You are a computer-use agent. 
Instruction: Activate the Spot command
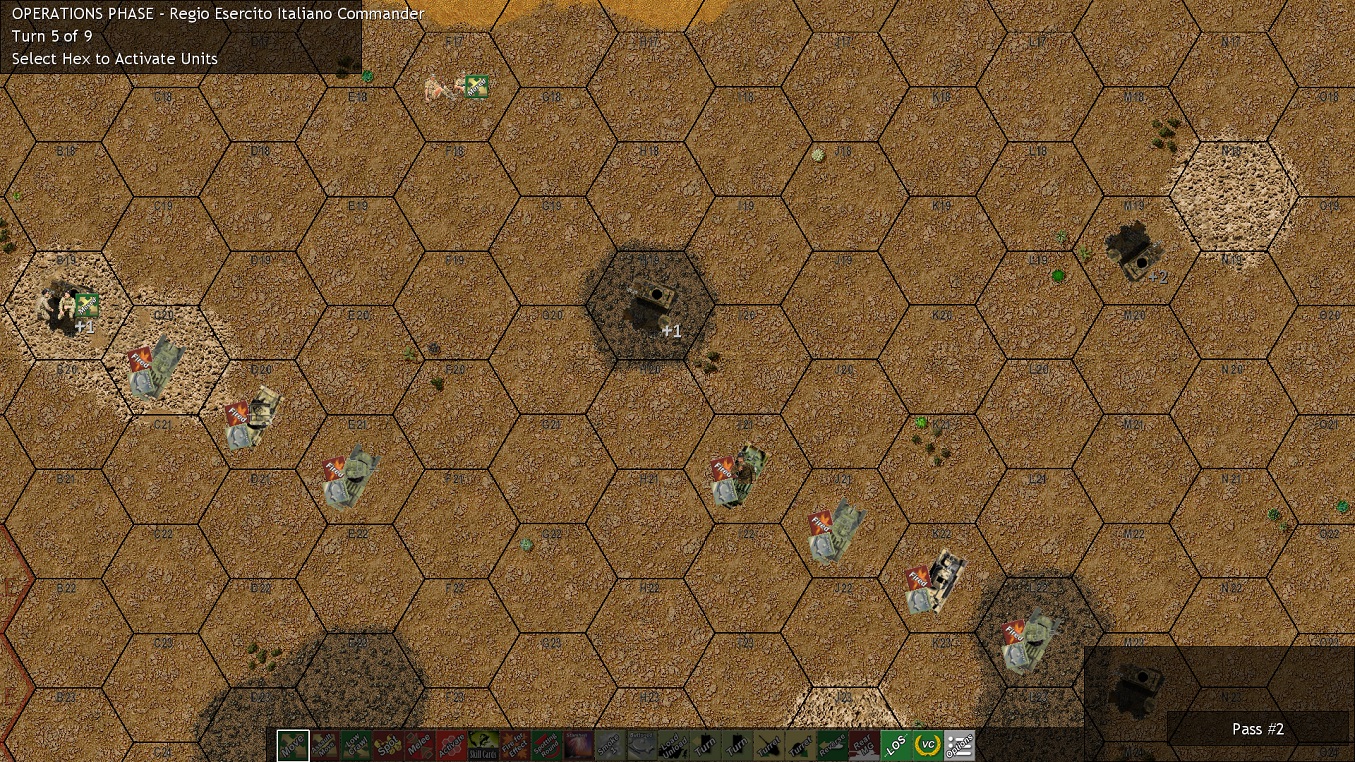point(390,745)
